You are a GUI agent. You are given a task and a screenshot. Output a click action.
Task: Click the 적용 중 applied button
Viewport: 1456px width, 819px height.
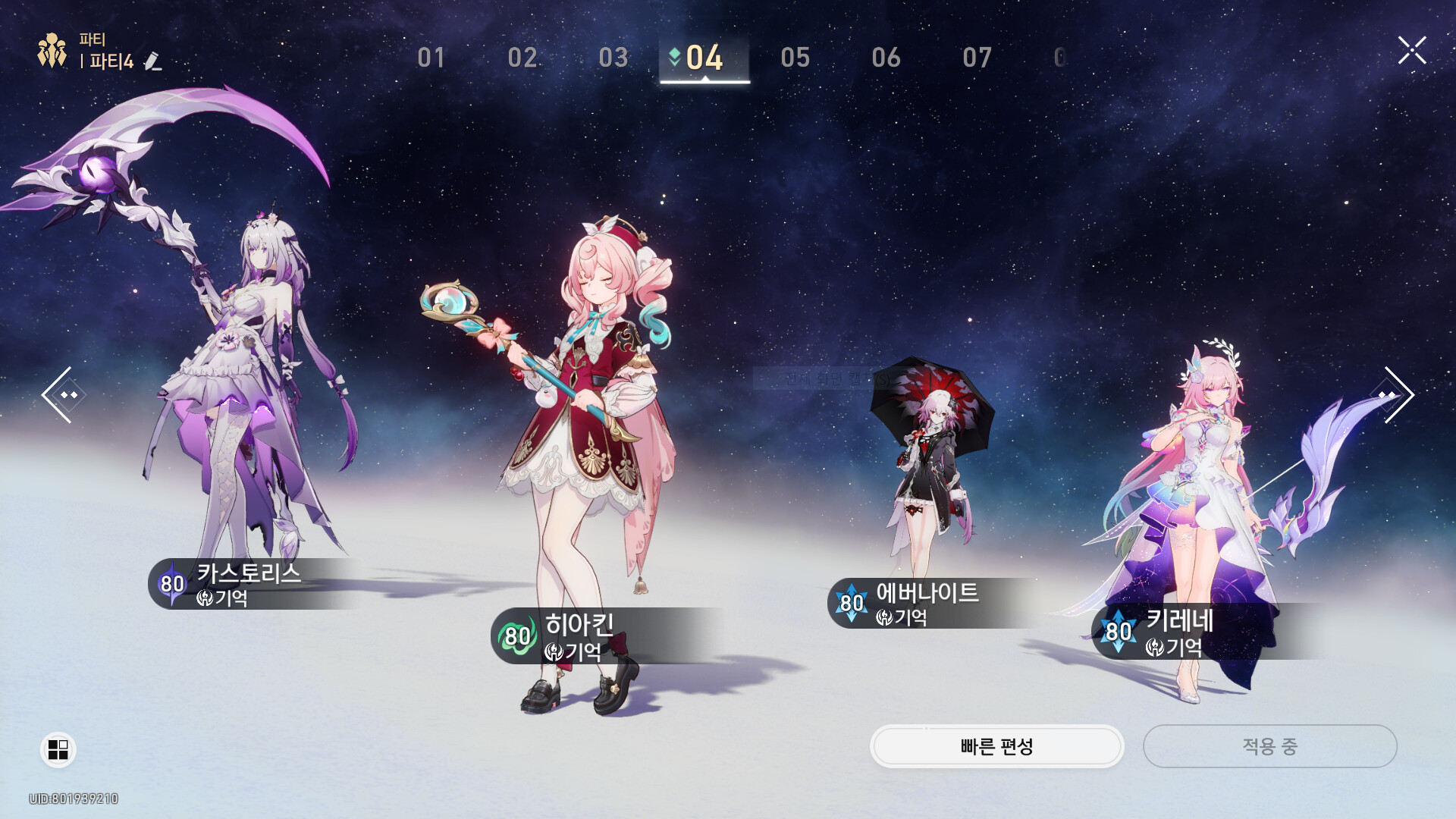[x=1269, y=747]
